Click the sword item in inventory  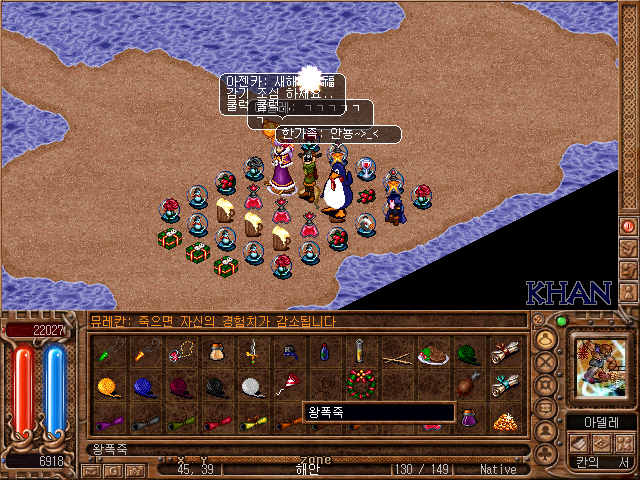point(254,352)
